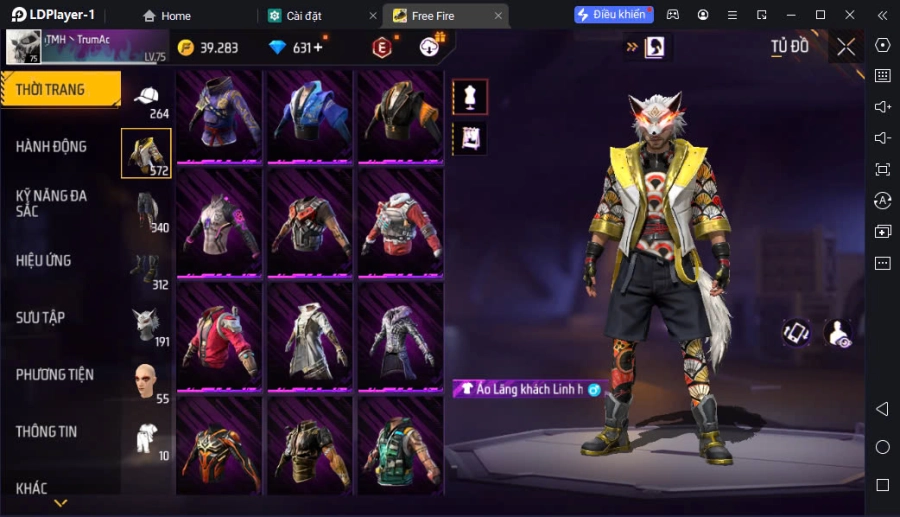Screen dimensions: 900x517
Task: Show the Thông Tin section
Action: pyautogui.click(x=47, y=432)
